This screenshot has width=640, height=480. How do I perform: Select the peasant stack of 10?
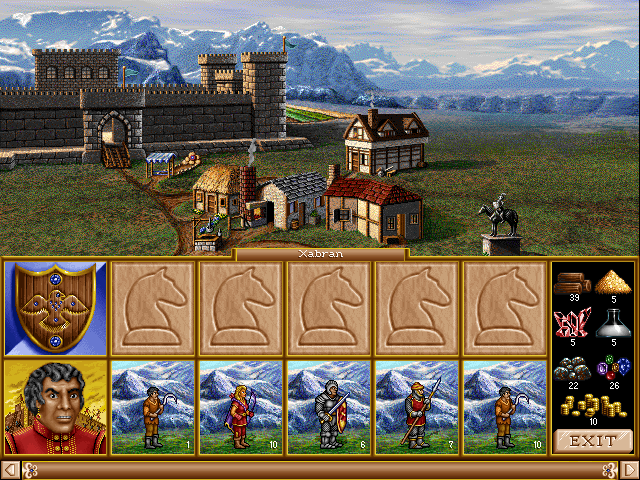[x=506, y=407]
